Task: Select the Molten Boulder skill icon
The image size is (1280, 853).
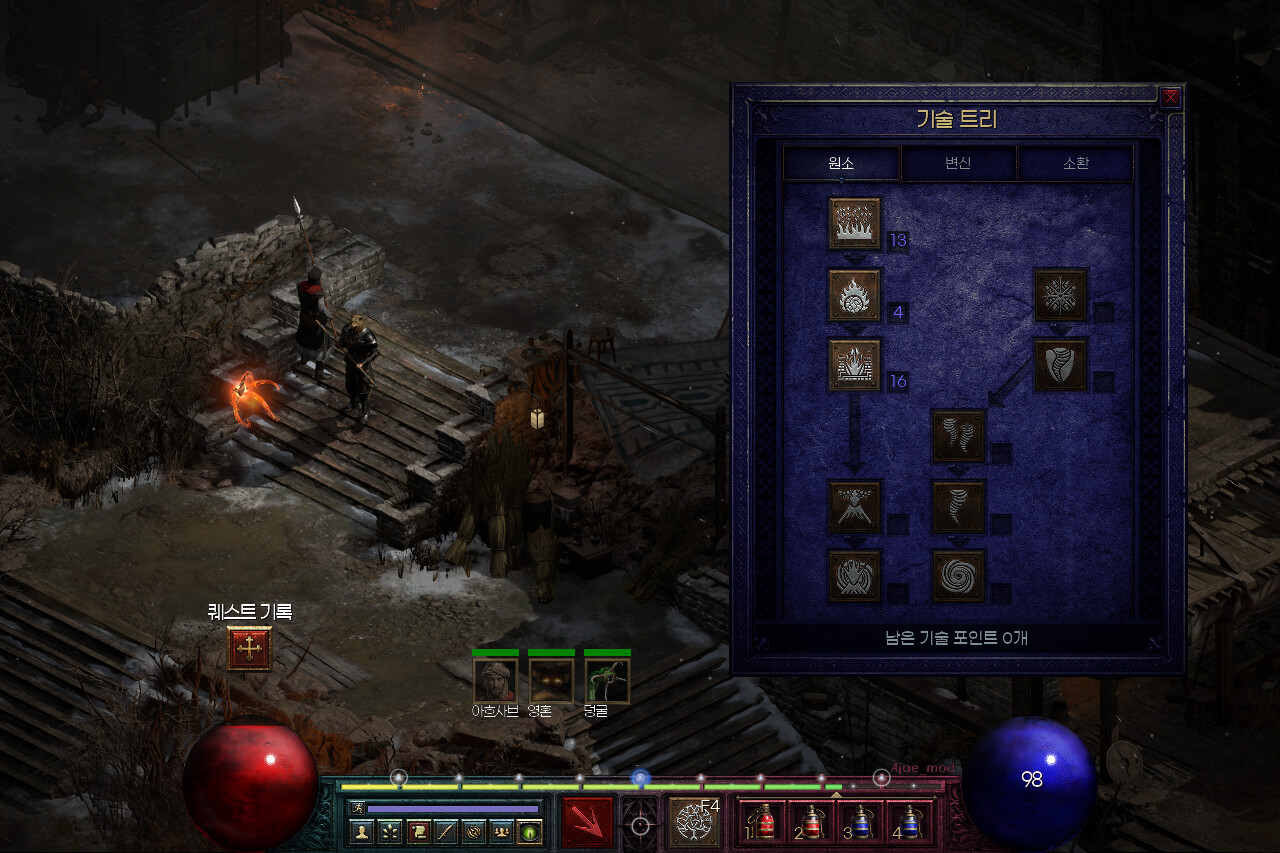Action: pos(855,295)
